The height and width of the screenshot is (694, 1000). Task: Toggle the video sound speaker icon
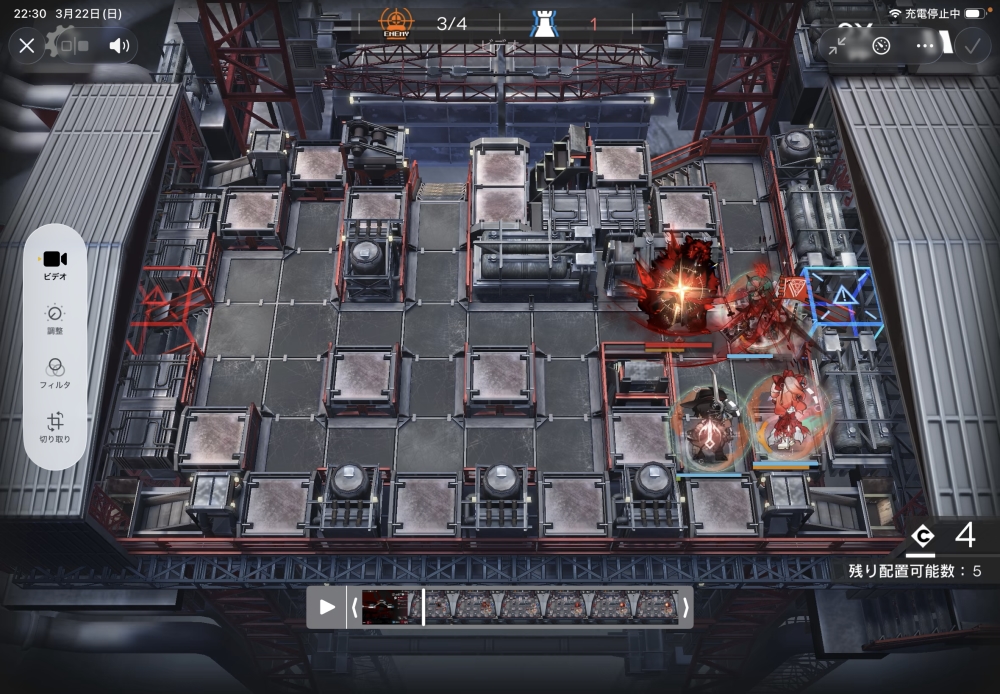pos(119,45)
